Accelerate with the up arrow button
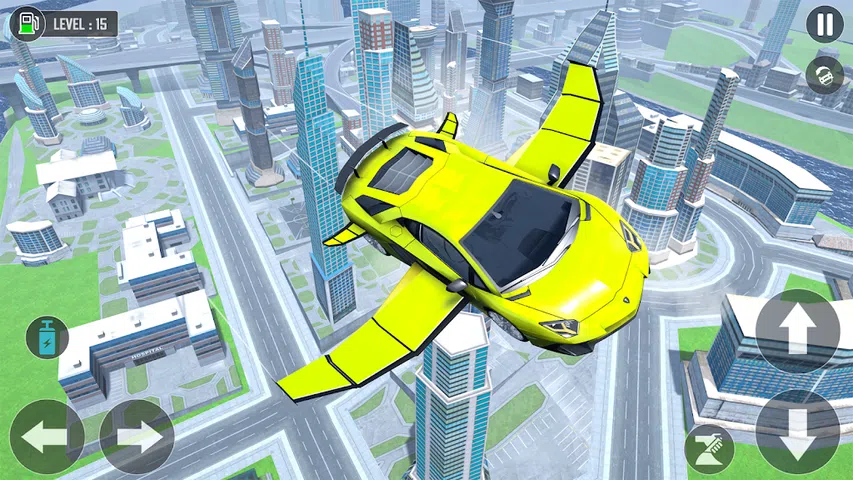The height and width of the screenshot is (480, 853). click(797, 331)
